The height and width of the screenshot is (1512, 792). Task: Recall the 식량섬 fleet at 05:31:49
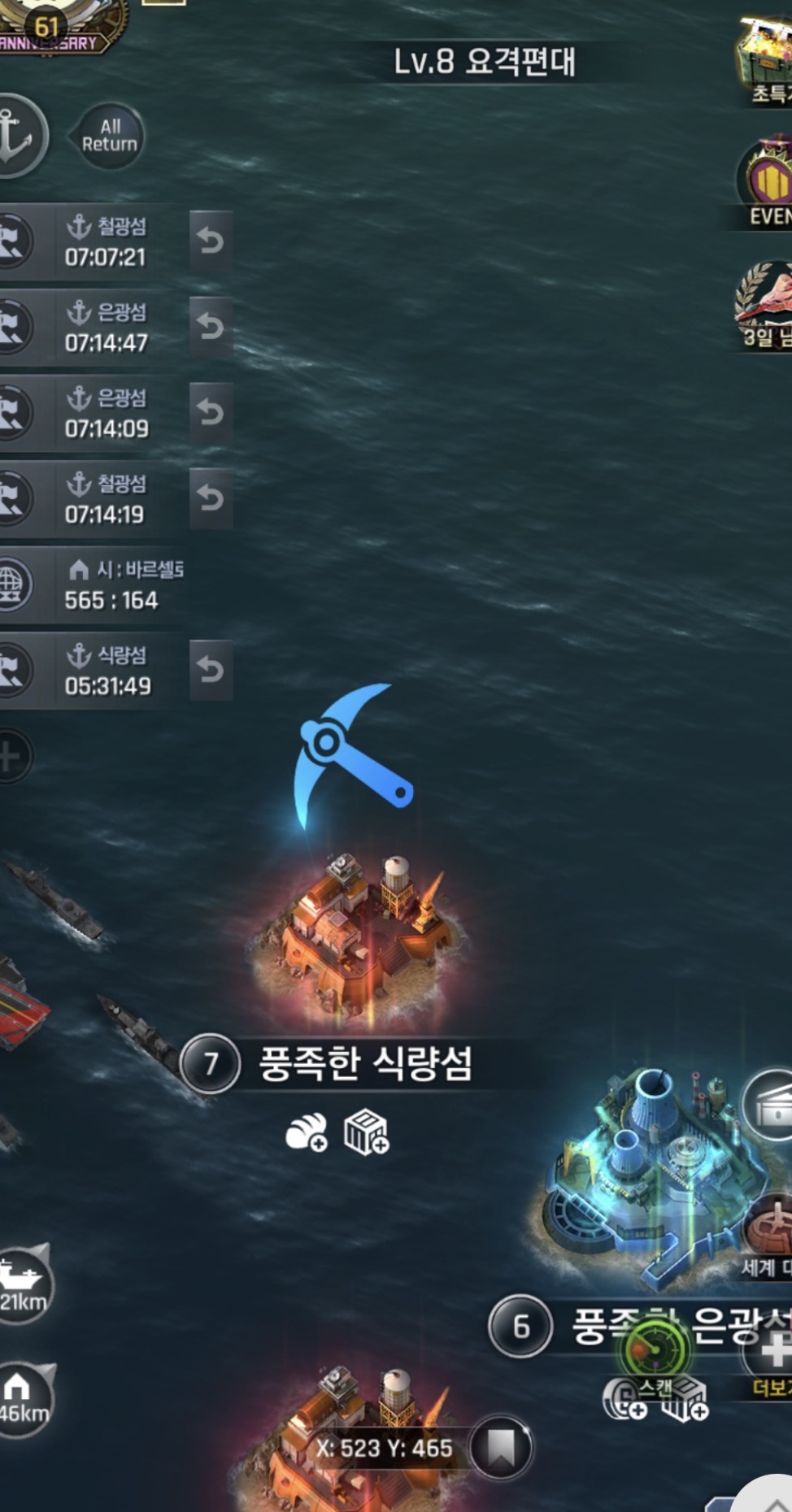(211, 670)
